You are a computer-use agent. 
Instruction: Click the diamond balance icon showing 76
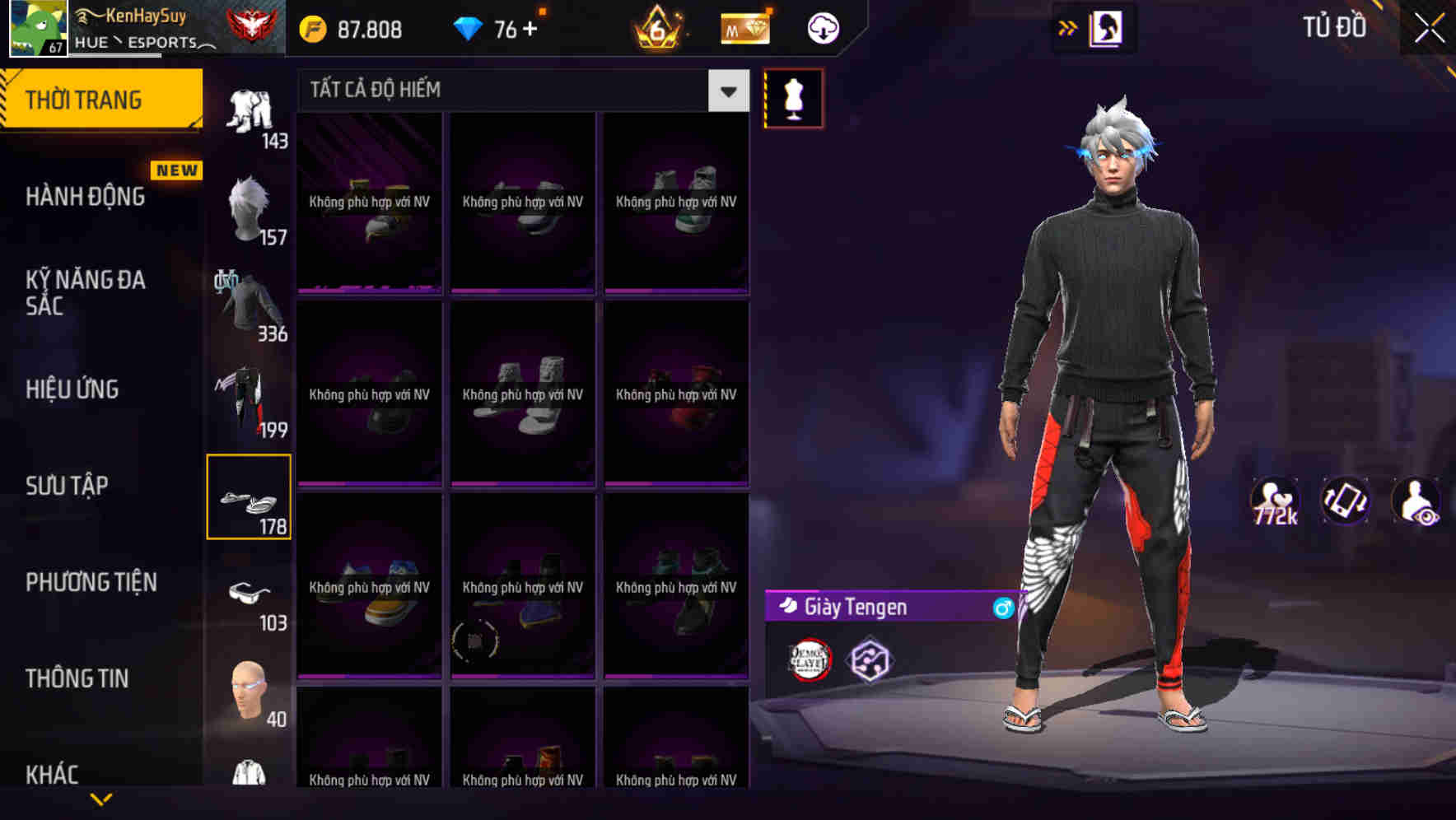pos(469,27)
